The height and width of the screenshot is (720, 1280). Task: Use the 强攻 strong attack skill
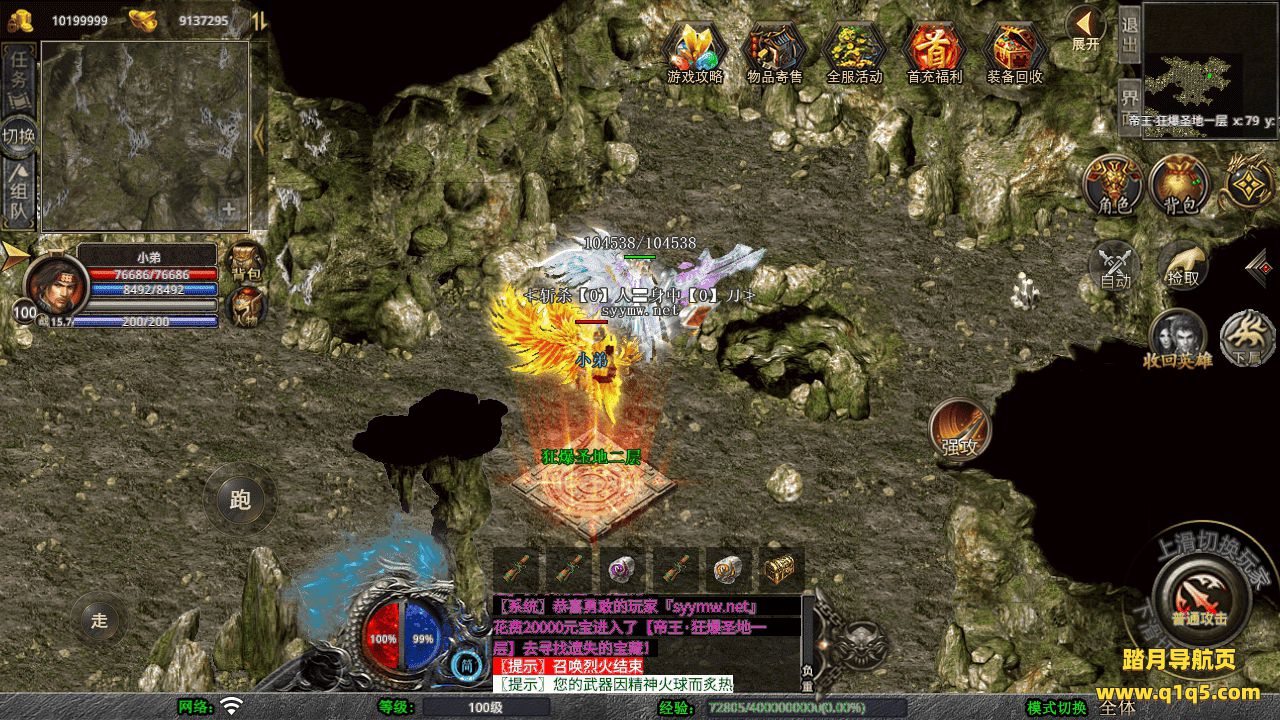coord(960,430)
